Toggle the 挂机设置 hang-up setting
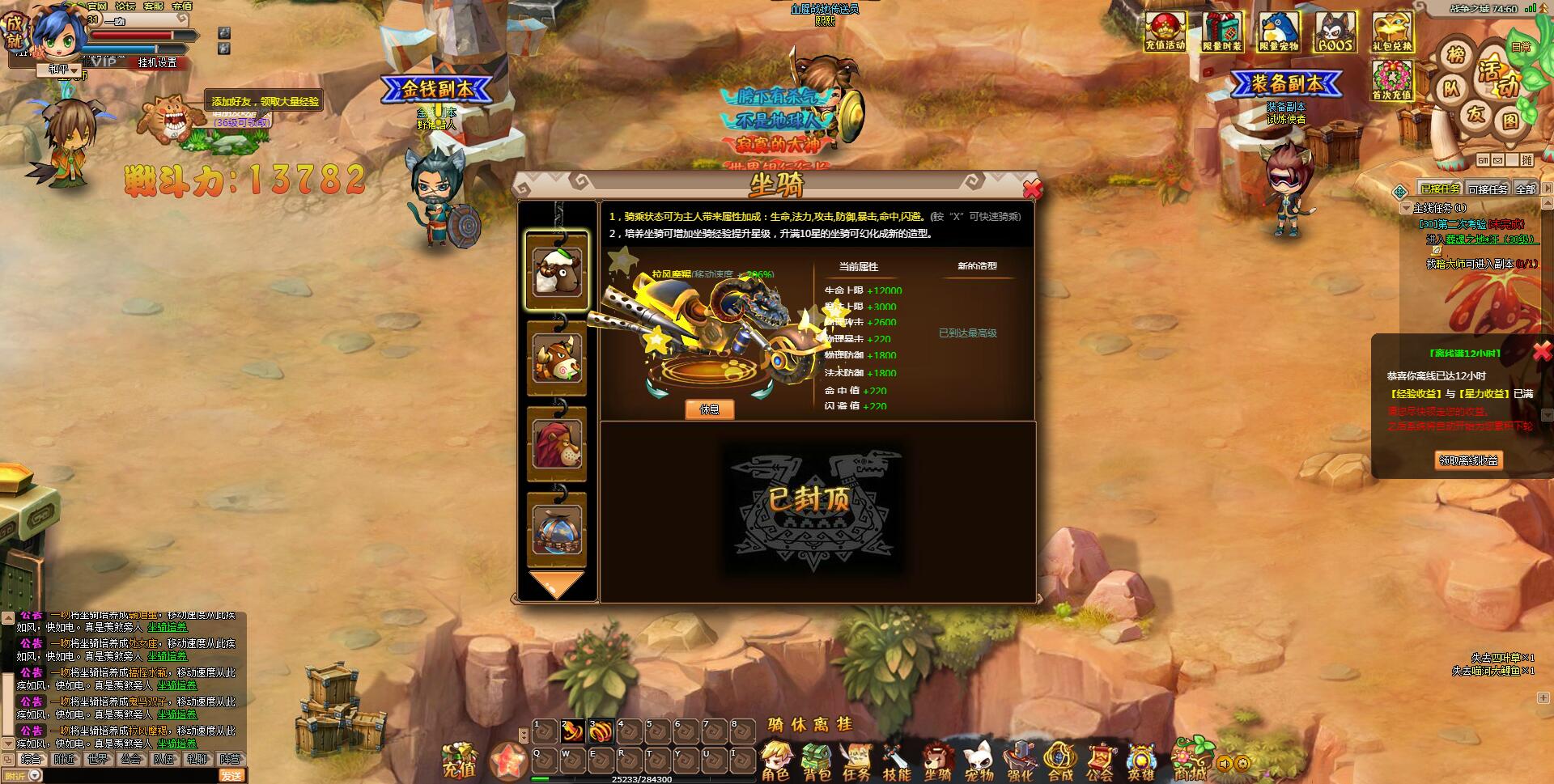This screenshot has width=1554, height=784. 159,63
